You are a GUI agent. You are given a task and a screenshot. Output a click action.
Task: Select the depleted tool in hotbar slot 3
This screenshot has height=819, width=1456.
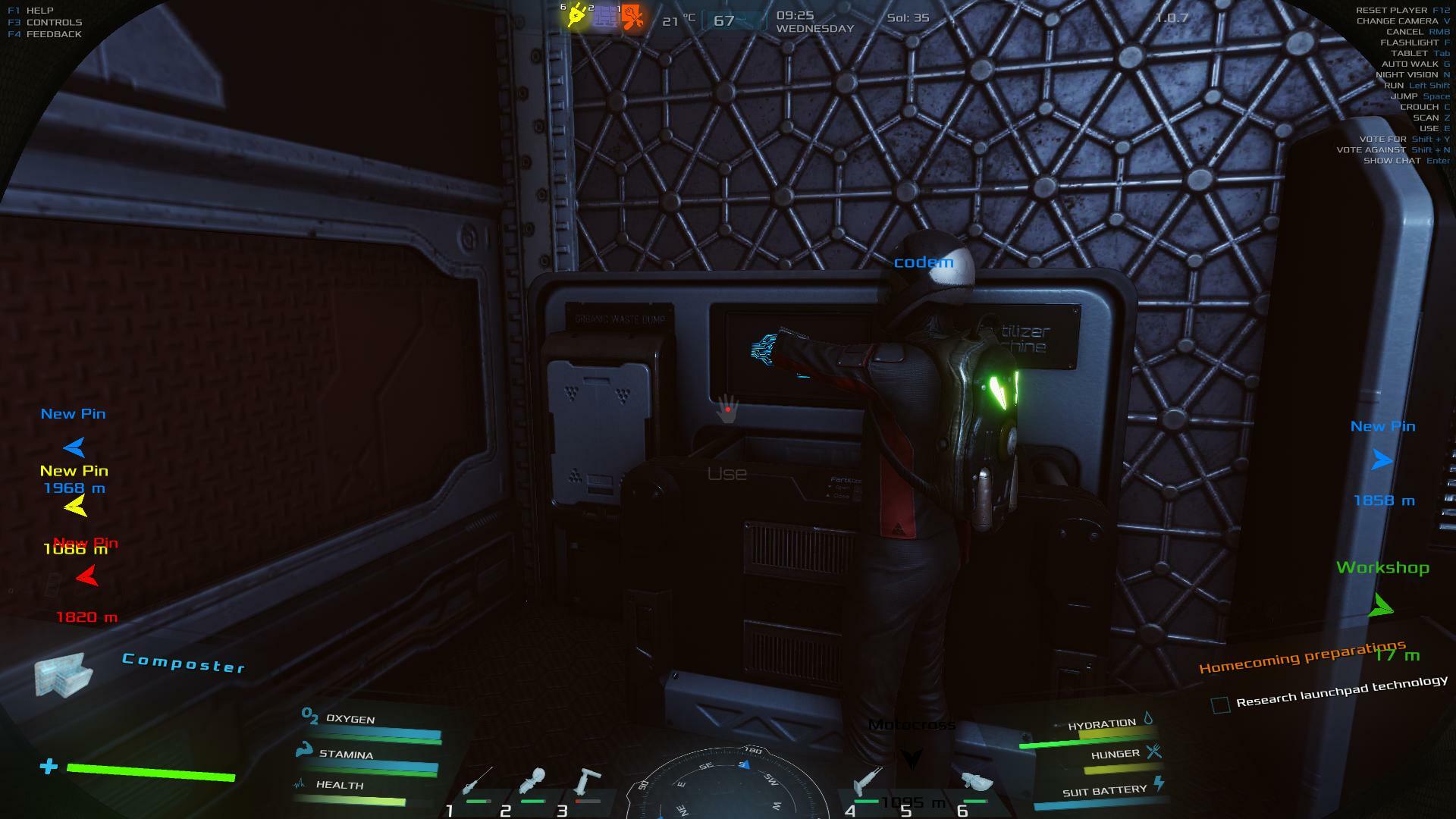coord(588,781)
